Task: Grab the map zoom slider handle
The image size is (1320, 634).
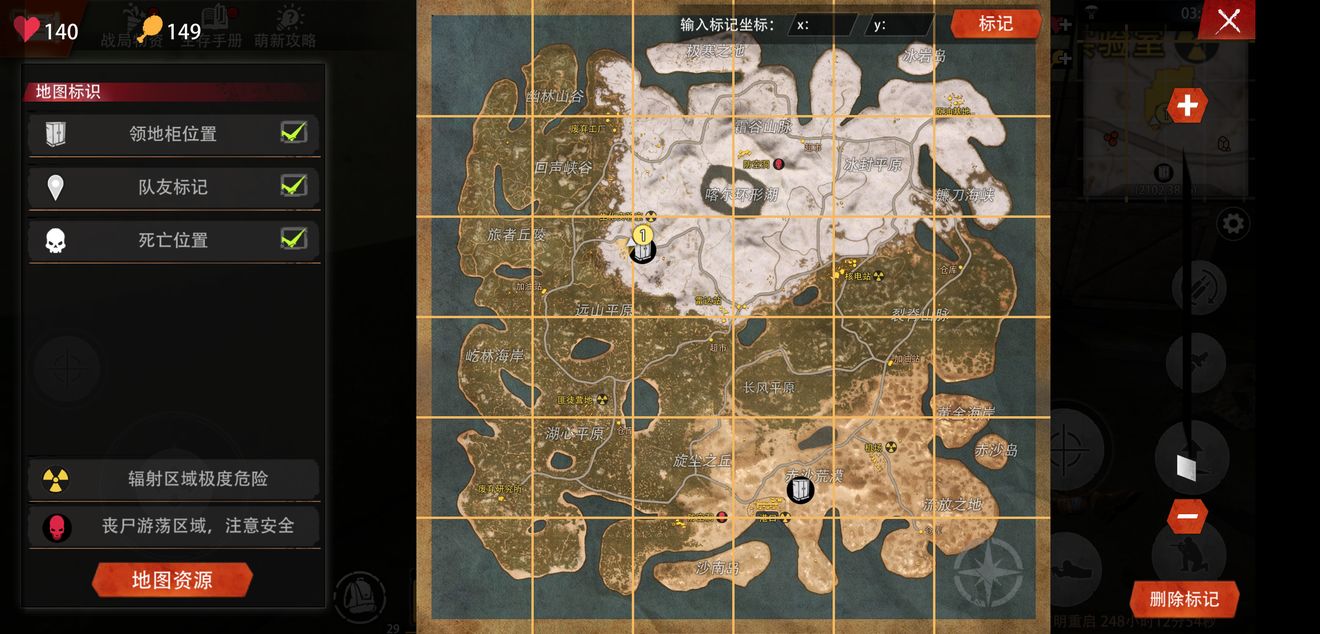Action: tap(1185, 466)
